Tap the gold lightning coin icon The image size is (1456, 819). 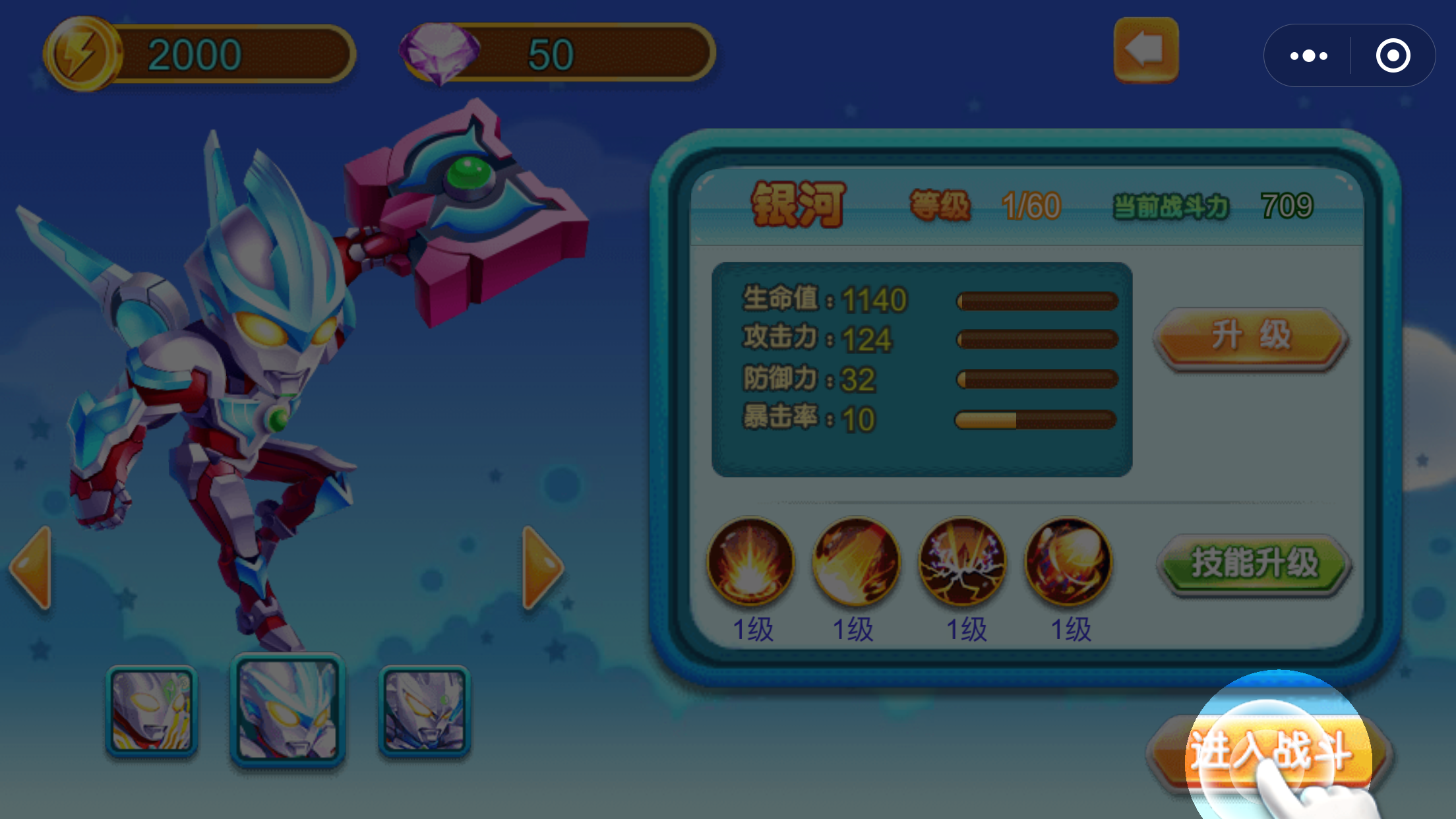pyautogui.click(x=81, y=55)
